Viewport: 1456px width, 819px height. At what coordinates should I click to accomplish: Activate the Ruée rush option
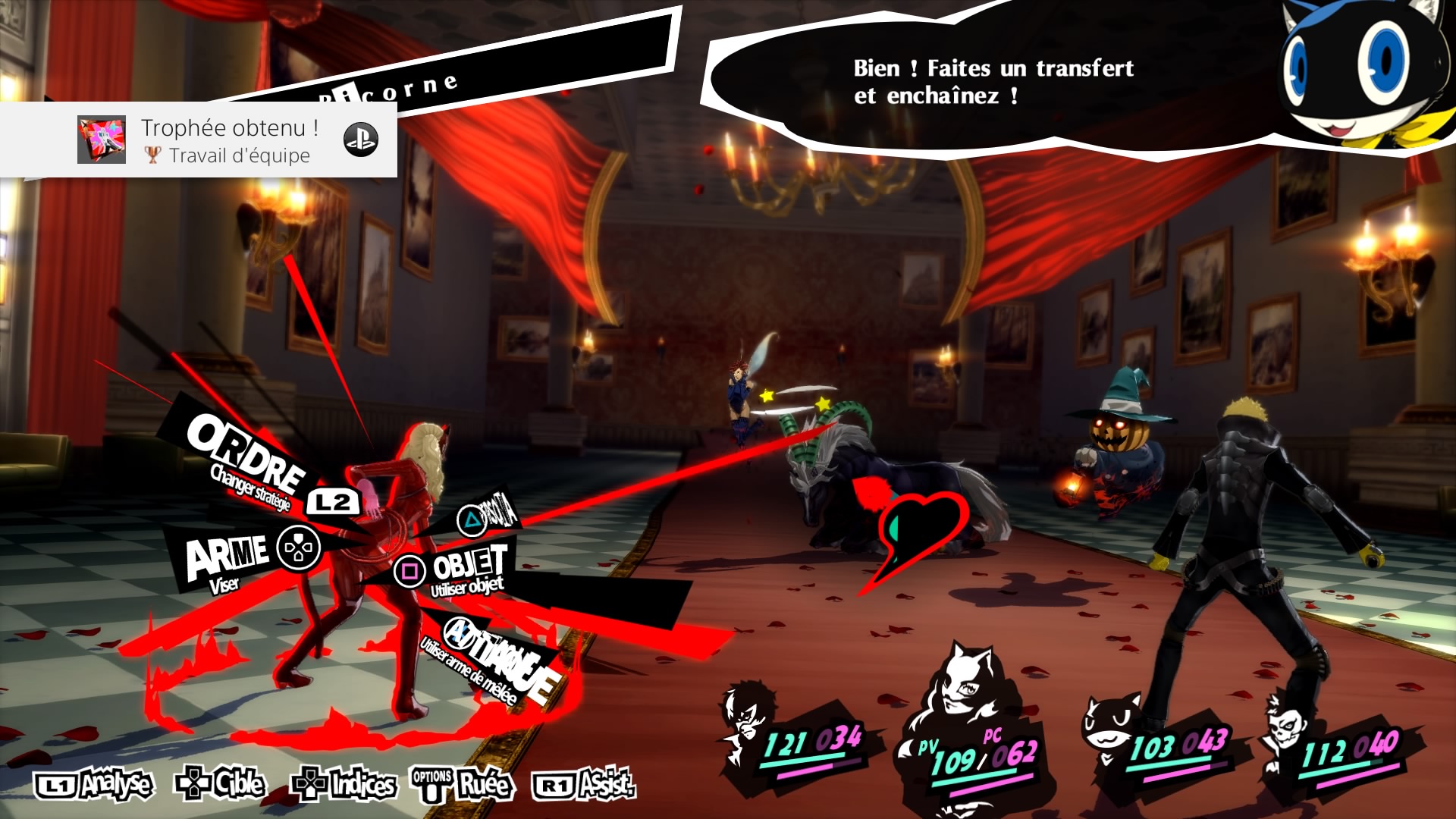coord(463,785)
